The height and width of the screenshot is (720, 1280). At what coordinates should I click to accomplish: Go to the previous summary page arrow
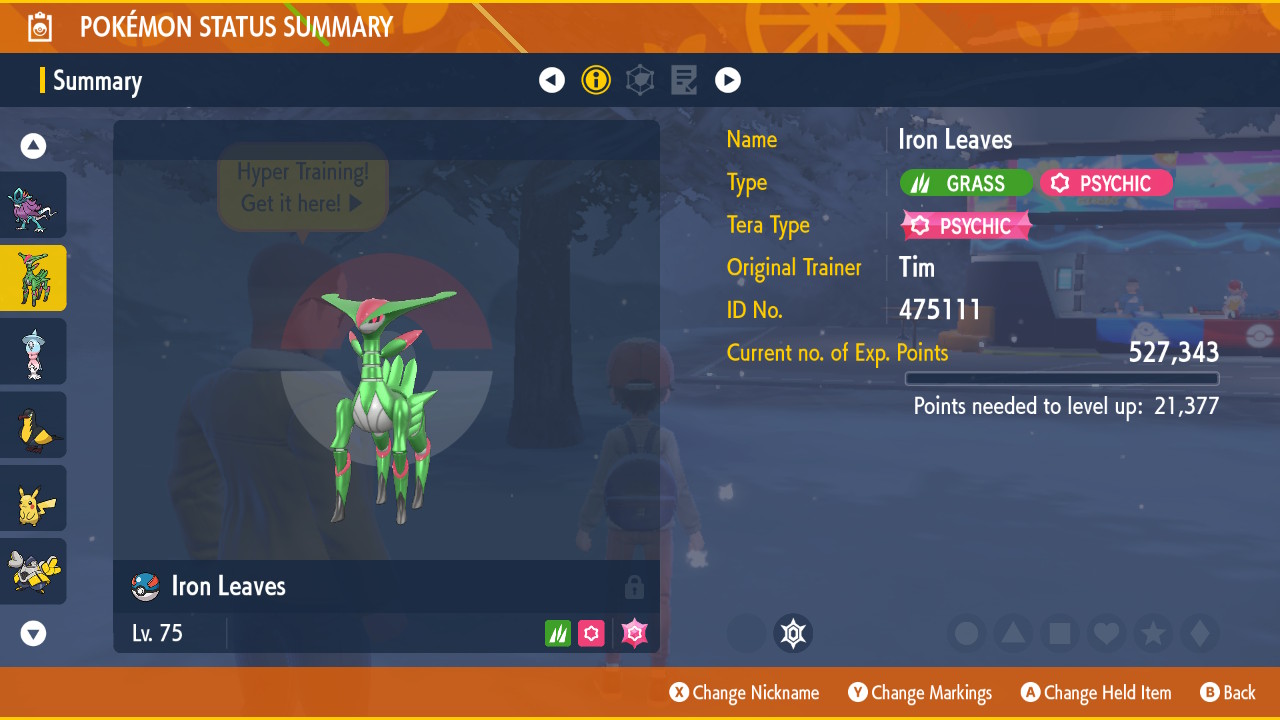pos(552,80)
